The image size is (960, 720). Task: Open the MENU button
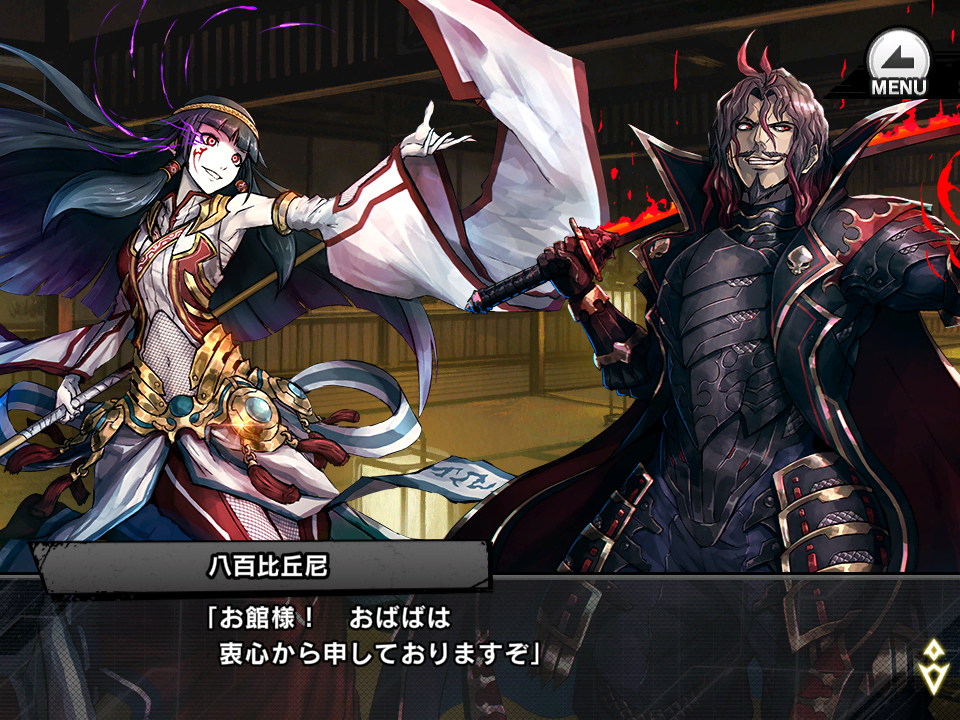(897, 62)
